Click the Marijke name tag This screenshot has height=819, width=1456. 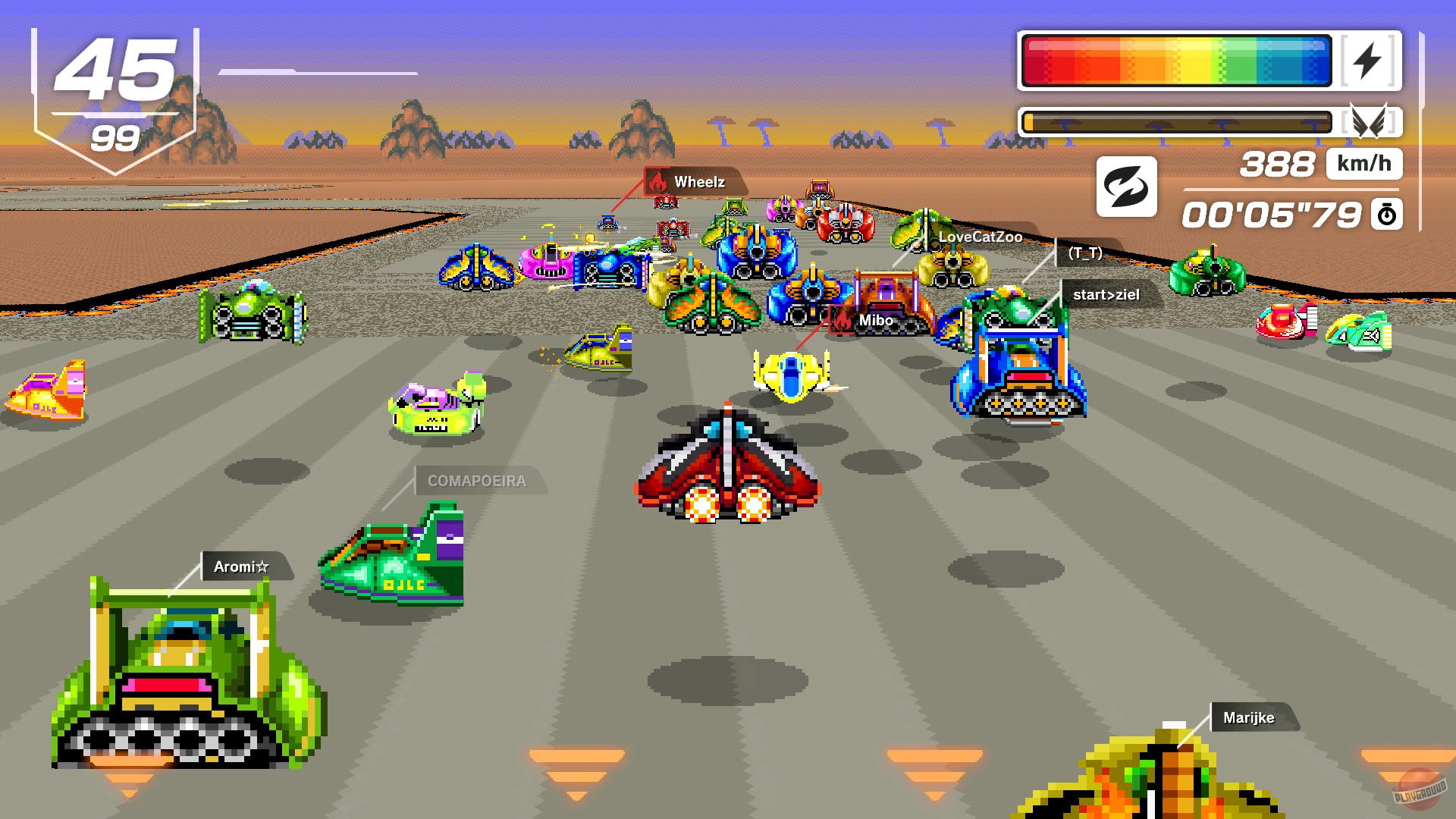(x=1250, y=717)
